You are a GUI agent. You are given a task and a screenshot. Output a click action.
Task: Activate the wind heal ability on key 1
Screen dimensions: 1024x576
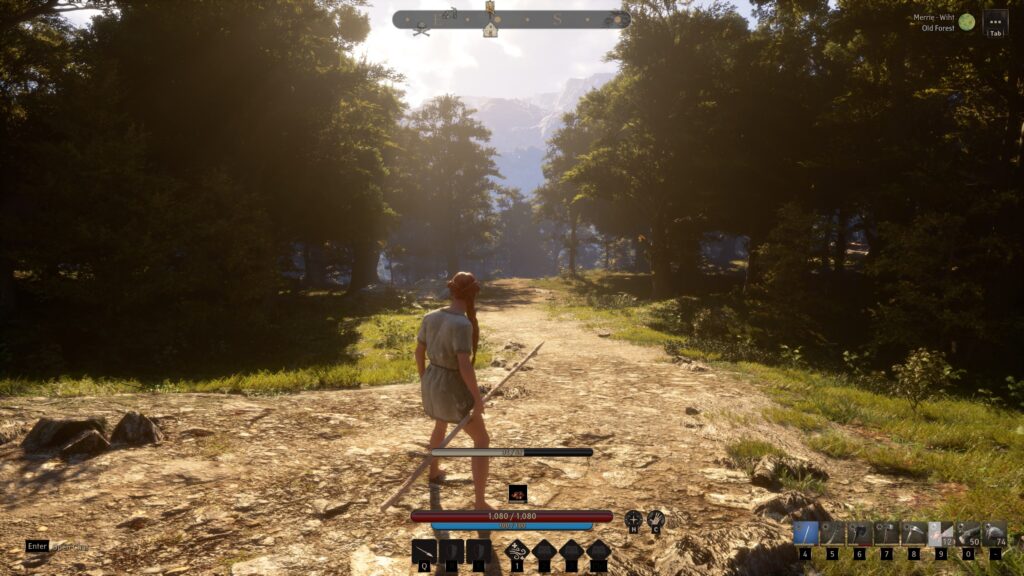(x=517, y=551)
